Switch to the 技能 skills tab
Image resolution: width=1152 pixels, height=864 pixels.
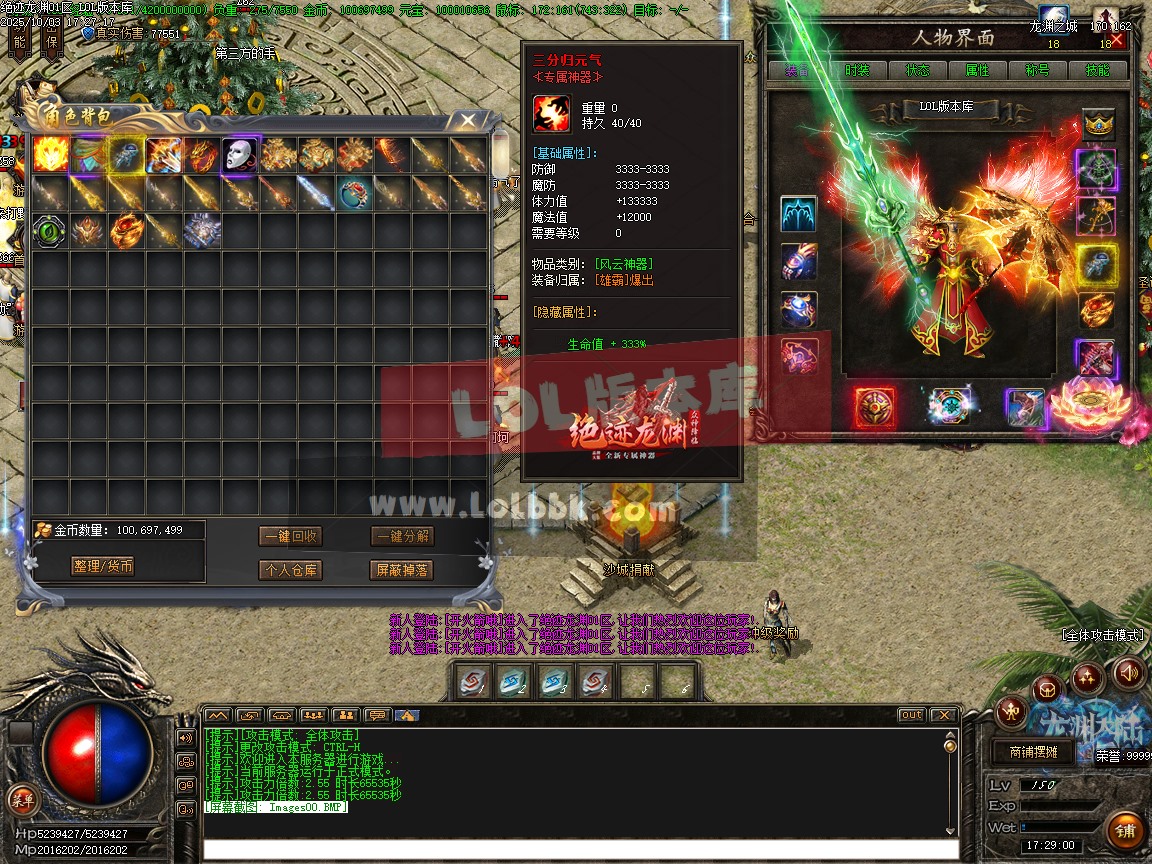coord(1097,70)
